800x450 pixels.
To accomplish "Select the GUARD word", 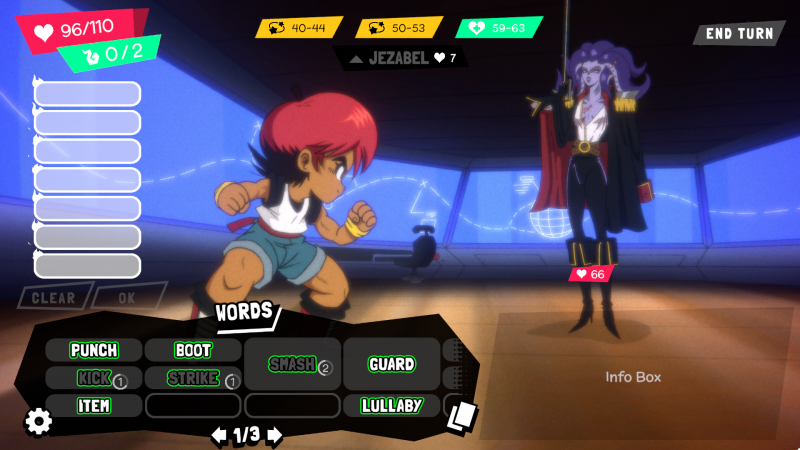I will [392, 364].
